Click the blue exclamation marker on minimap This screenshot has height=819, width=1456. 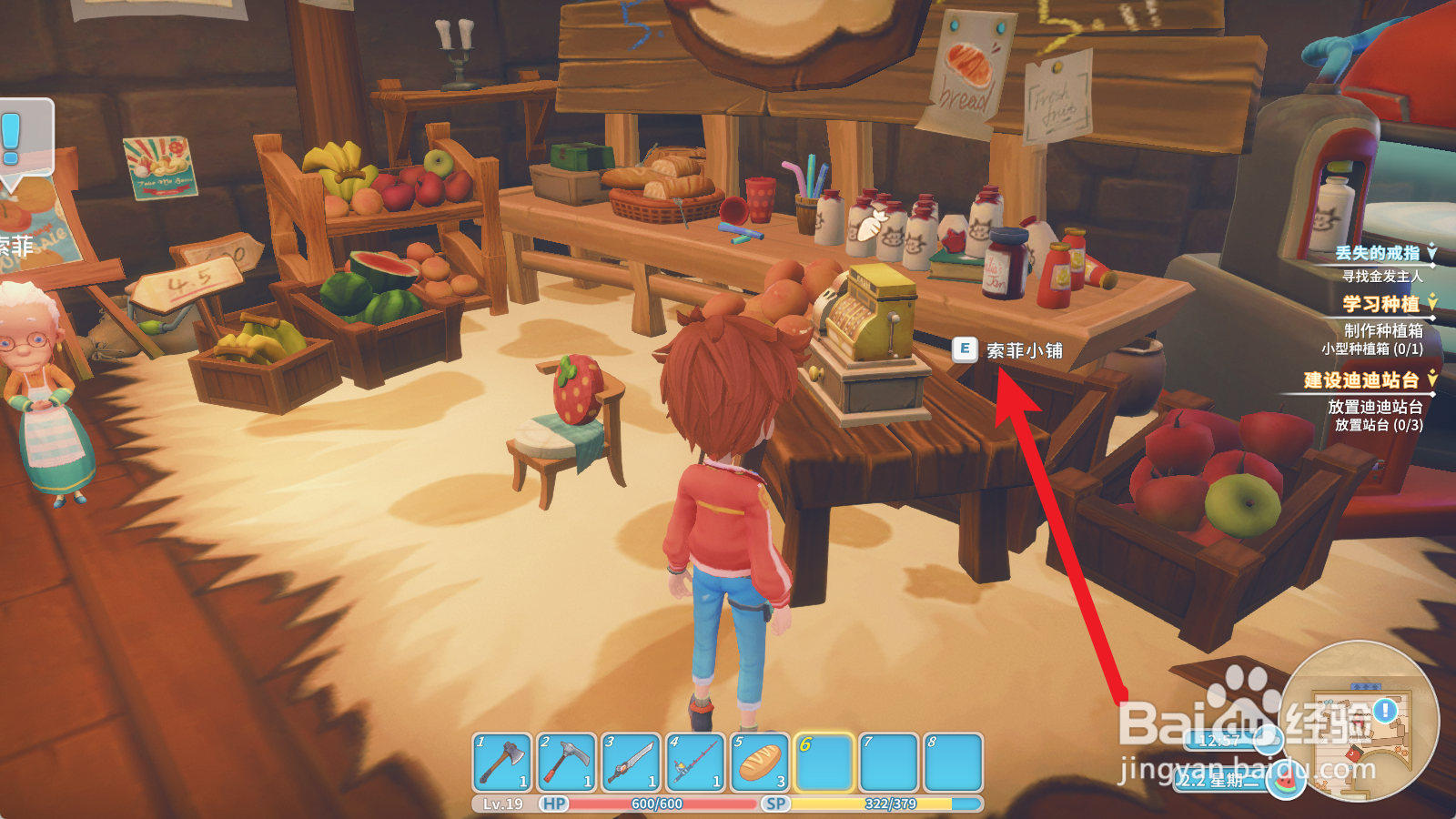pyautogui.click(x=1385, y=710)
